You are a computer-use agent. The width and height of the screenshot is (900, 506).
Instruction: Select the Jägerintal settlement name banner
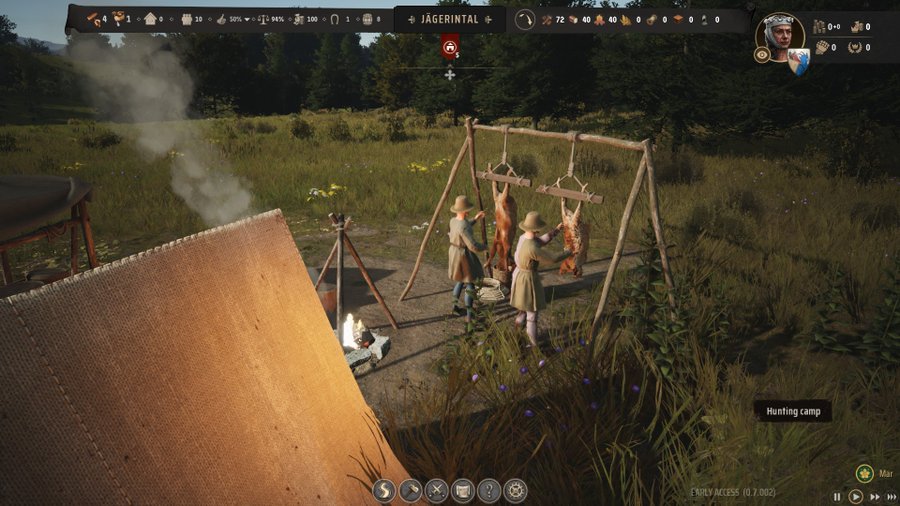(x=449, y=19)
